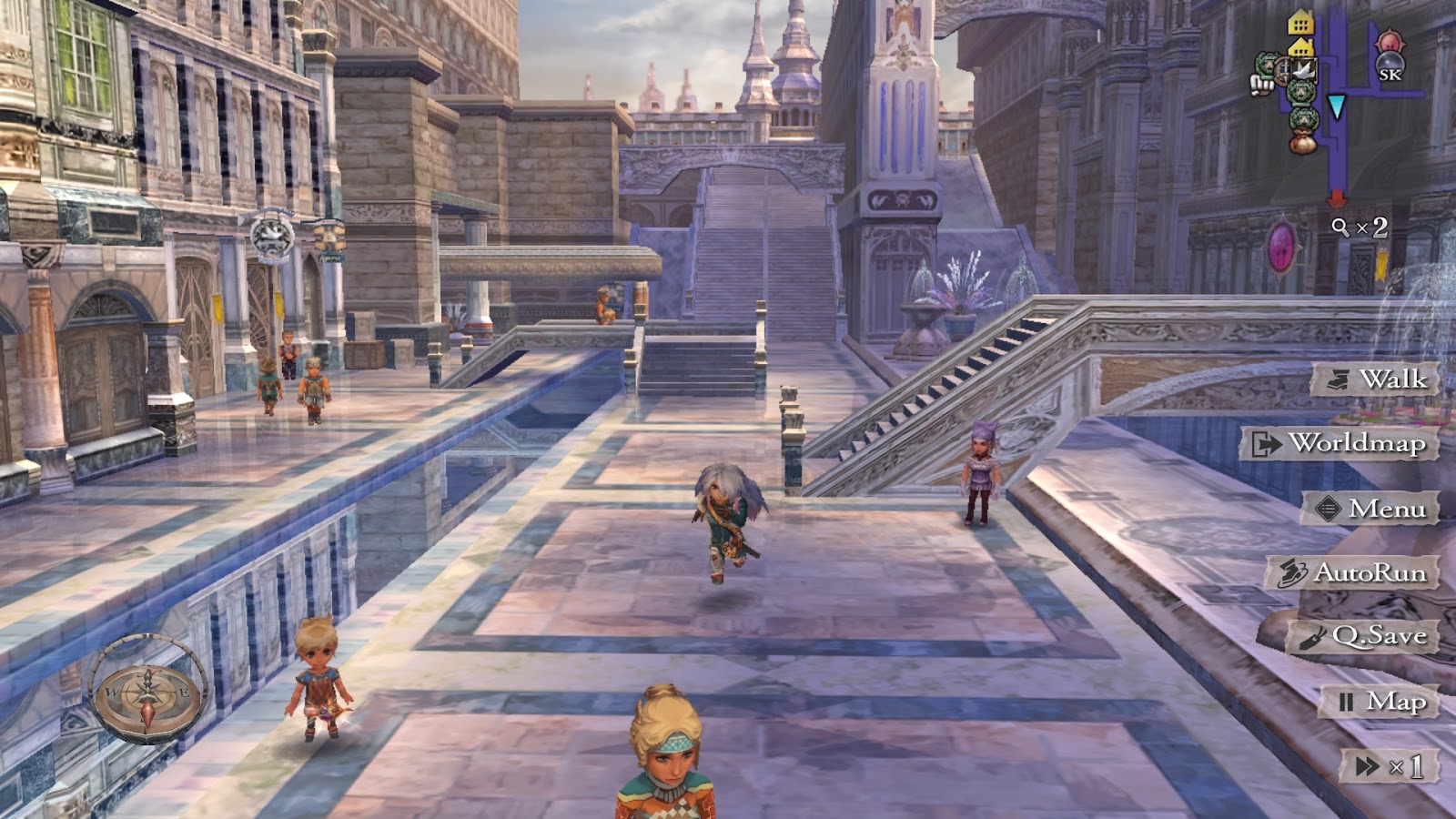
Task: Open the Map button
Action: 1380,702
